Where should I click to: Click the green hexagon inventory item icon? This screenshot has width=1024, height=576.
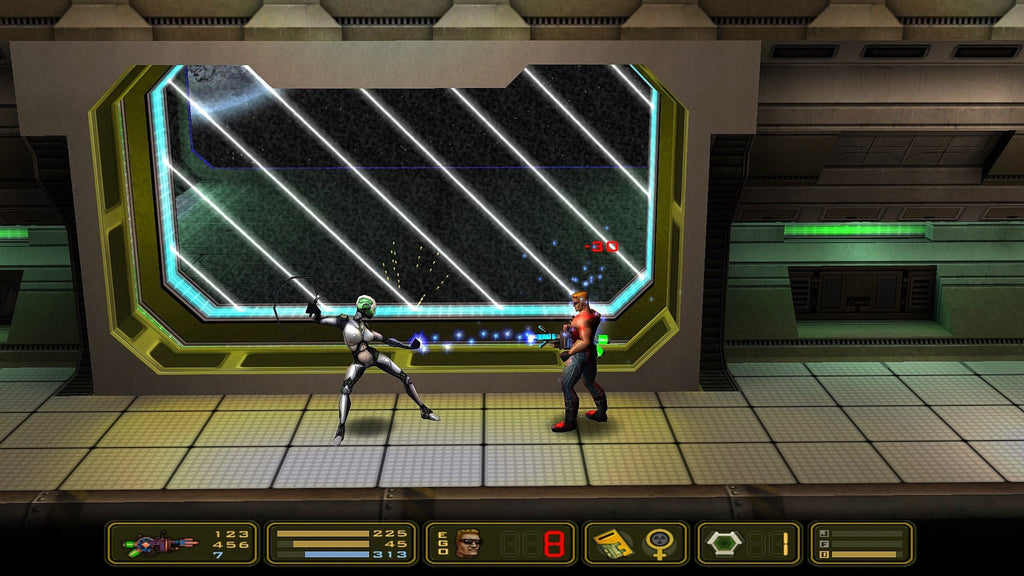click(x=722, y=544)
